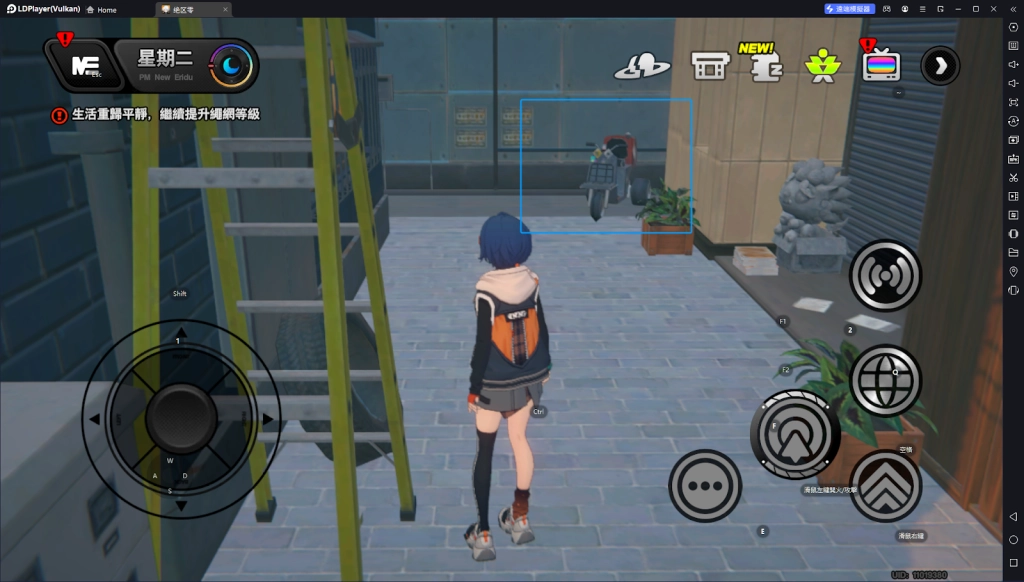Screen dimensions: 1024x582
Task: Expand the top bar with the arrow button
Action: [x=940, y=66]
